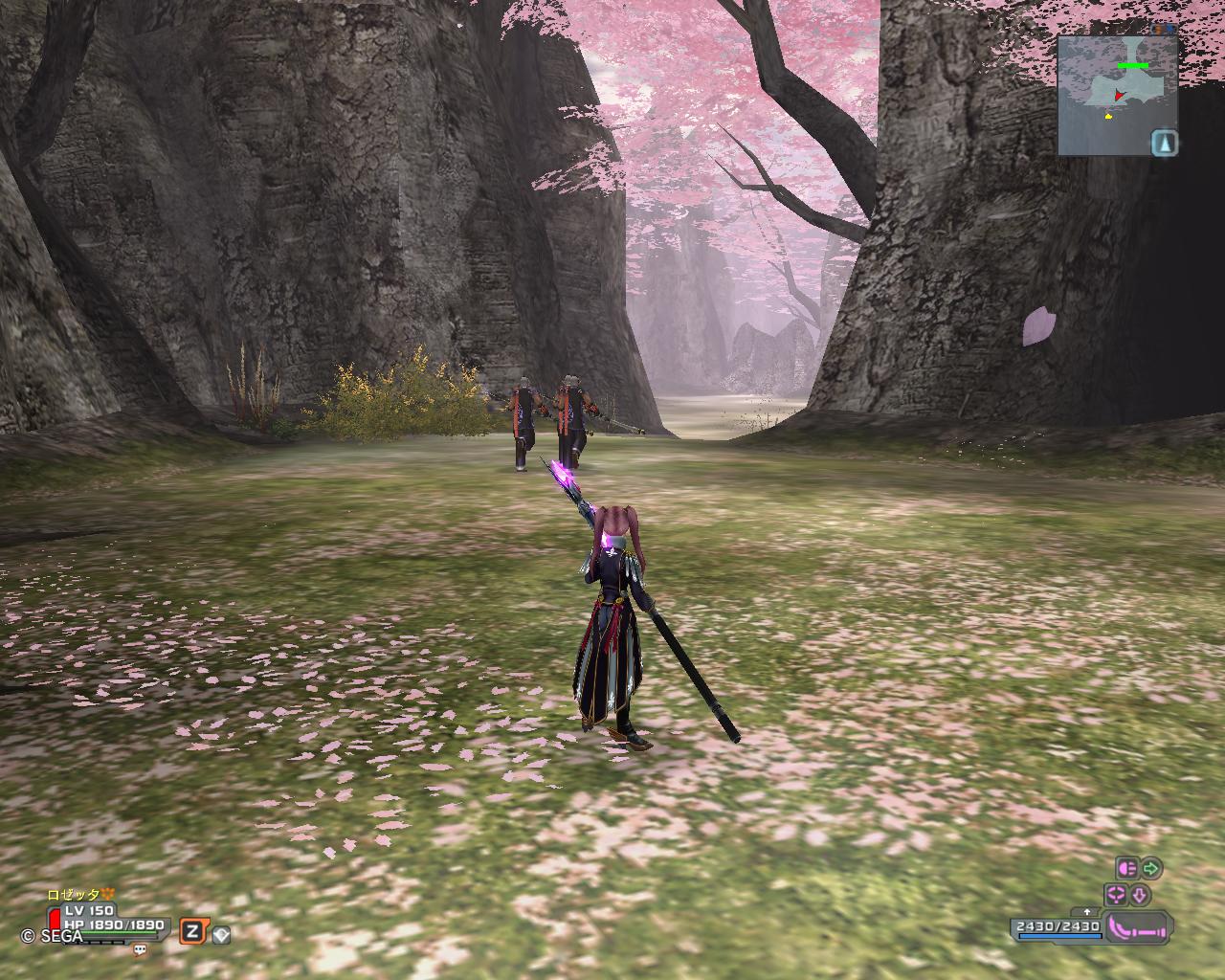The height and width of the screenshot is (980, 1225).
Task: Click the character name ロゼッタ
Action: pyautogui.click(x=74, y=894)
